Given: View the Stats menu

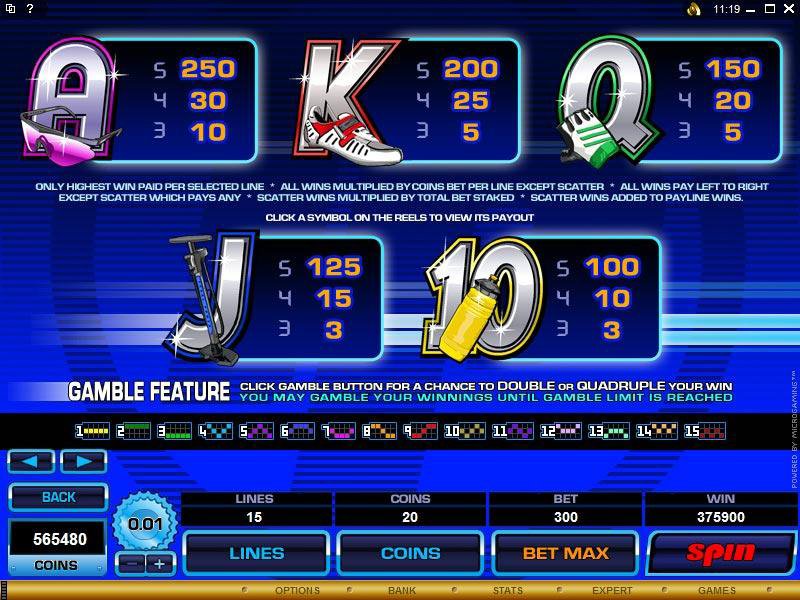Looking at the screenshot, I should [506, 591].
